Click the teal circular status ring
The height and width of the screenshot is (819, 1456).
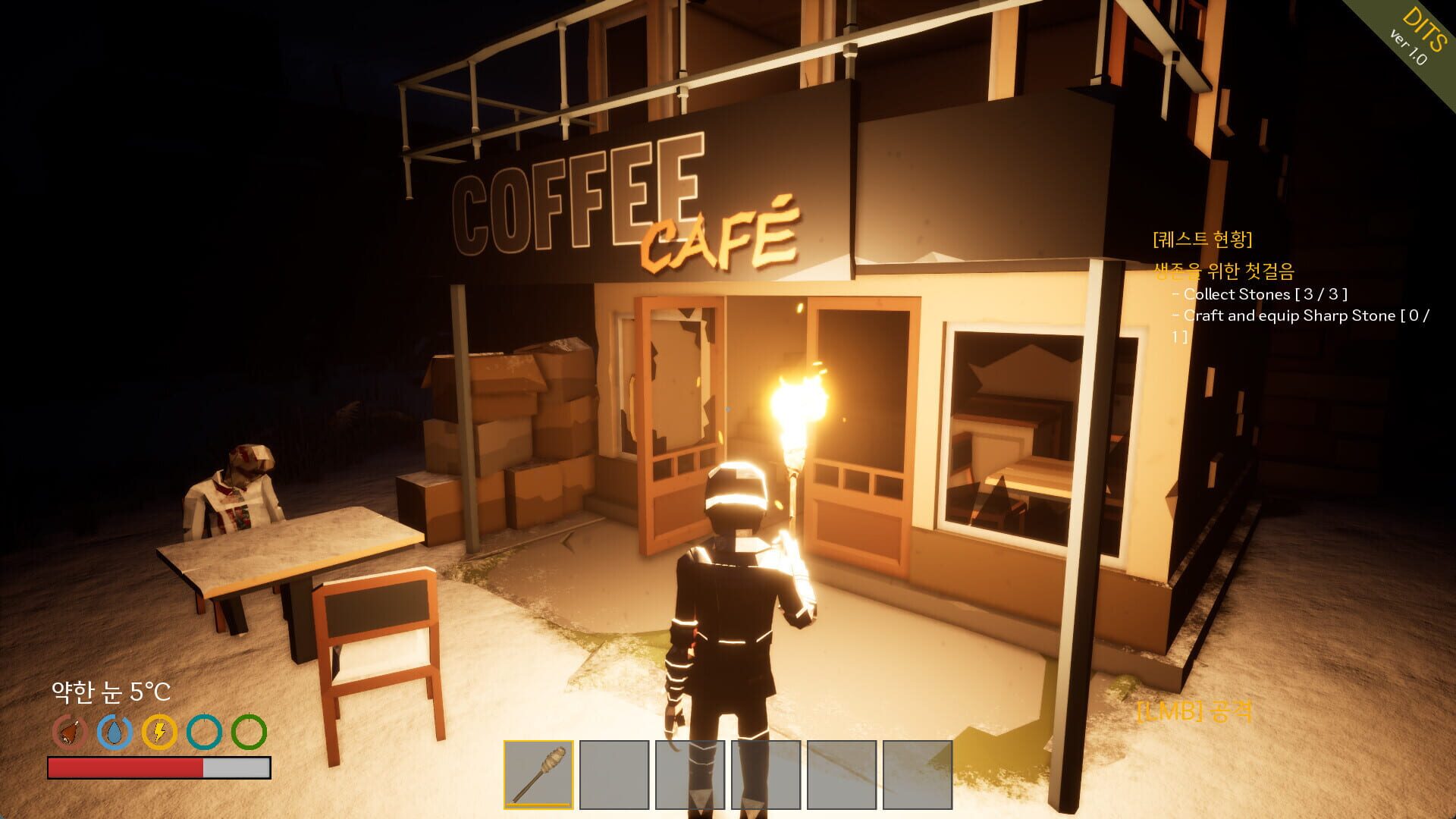click(x=203, y=732)
